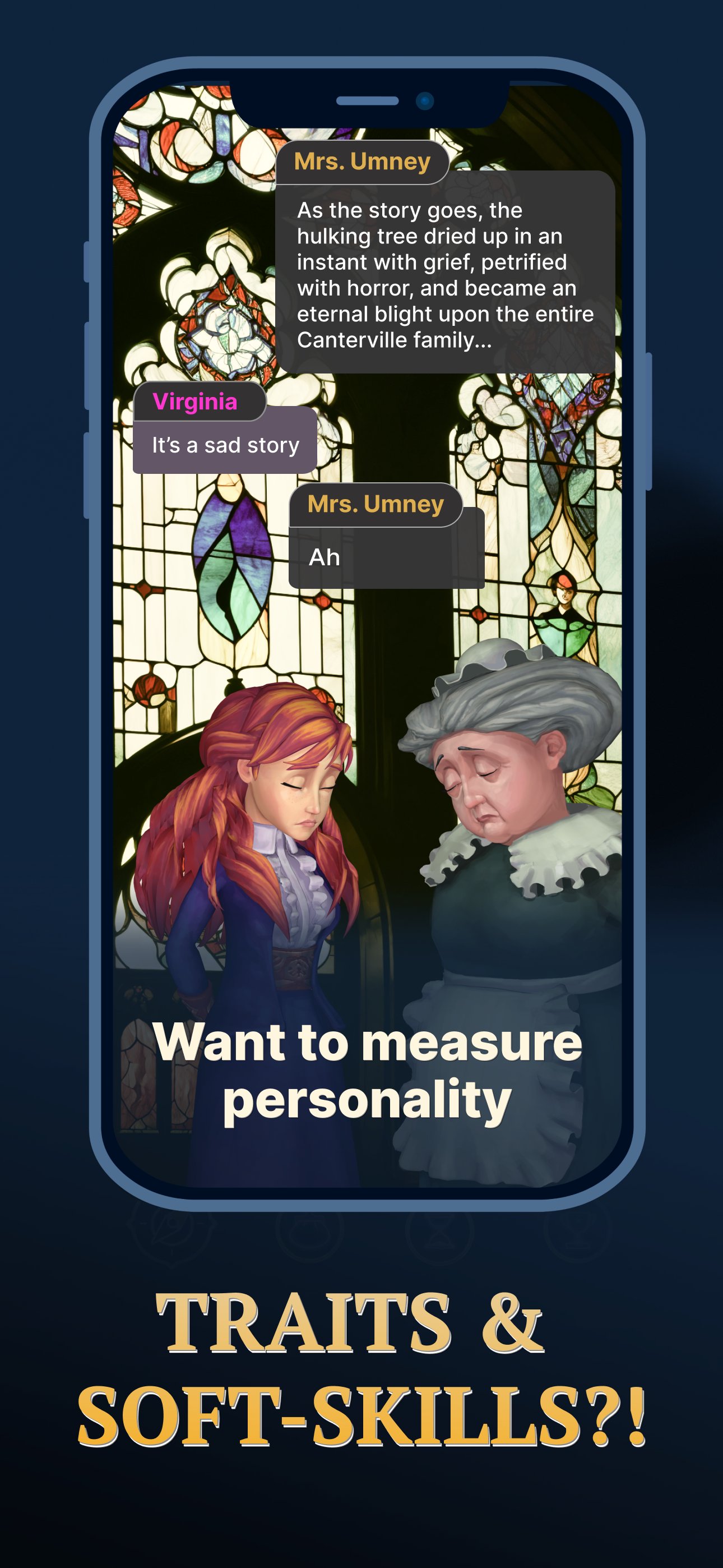Click the 'Ah' chat bubble

coord(386,556)
